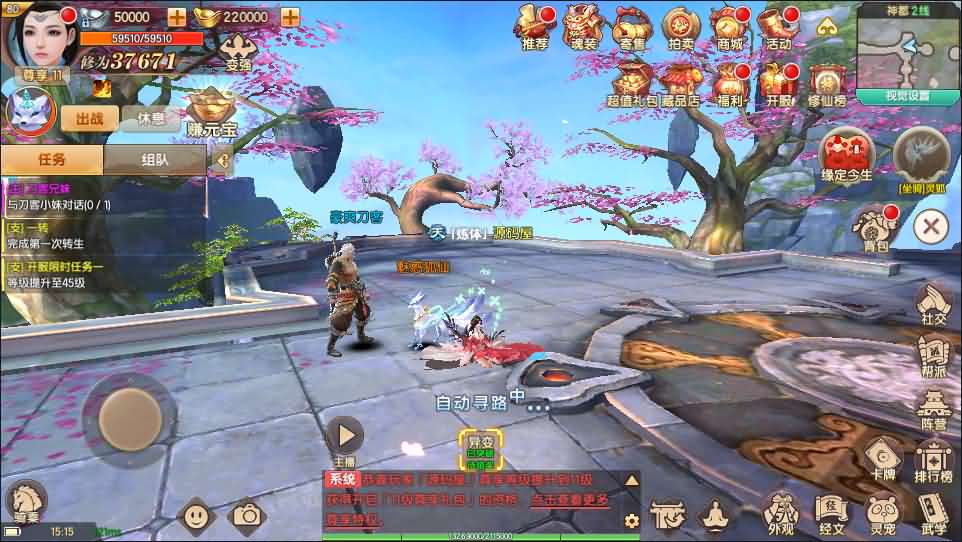Image resolution: width=962 pixels, height=542 pixels.
Task: Open 视觉设置 under the minimap
Action: 907,96
